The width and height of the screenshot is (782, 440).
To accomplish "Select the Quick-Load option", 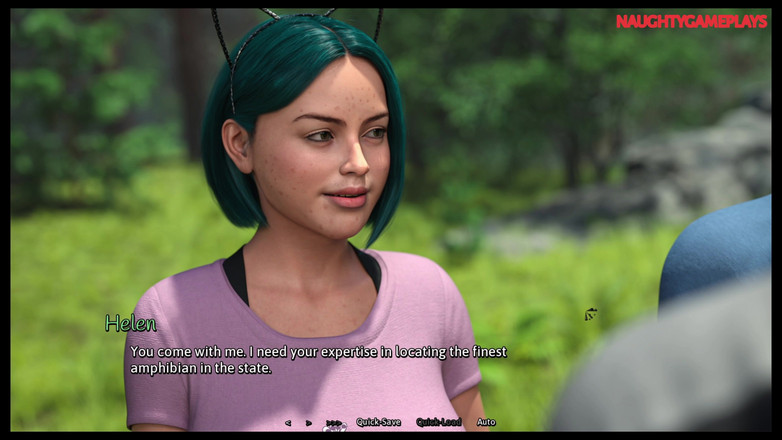I will (x=438, y=423).
